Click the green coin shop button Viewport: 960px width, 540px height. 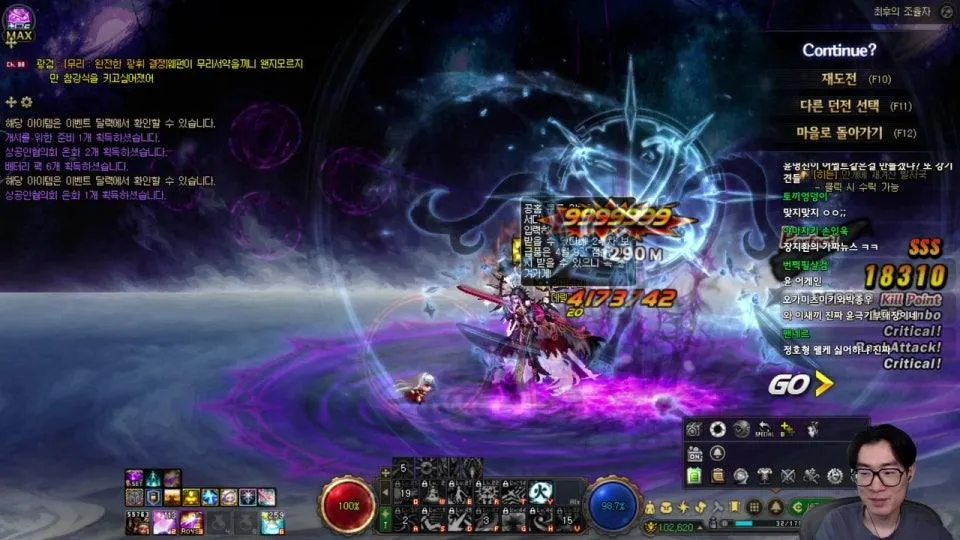pos(797,507)
